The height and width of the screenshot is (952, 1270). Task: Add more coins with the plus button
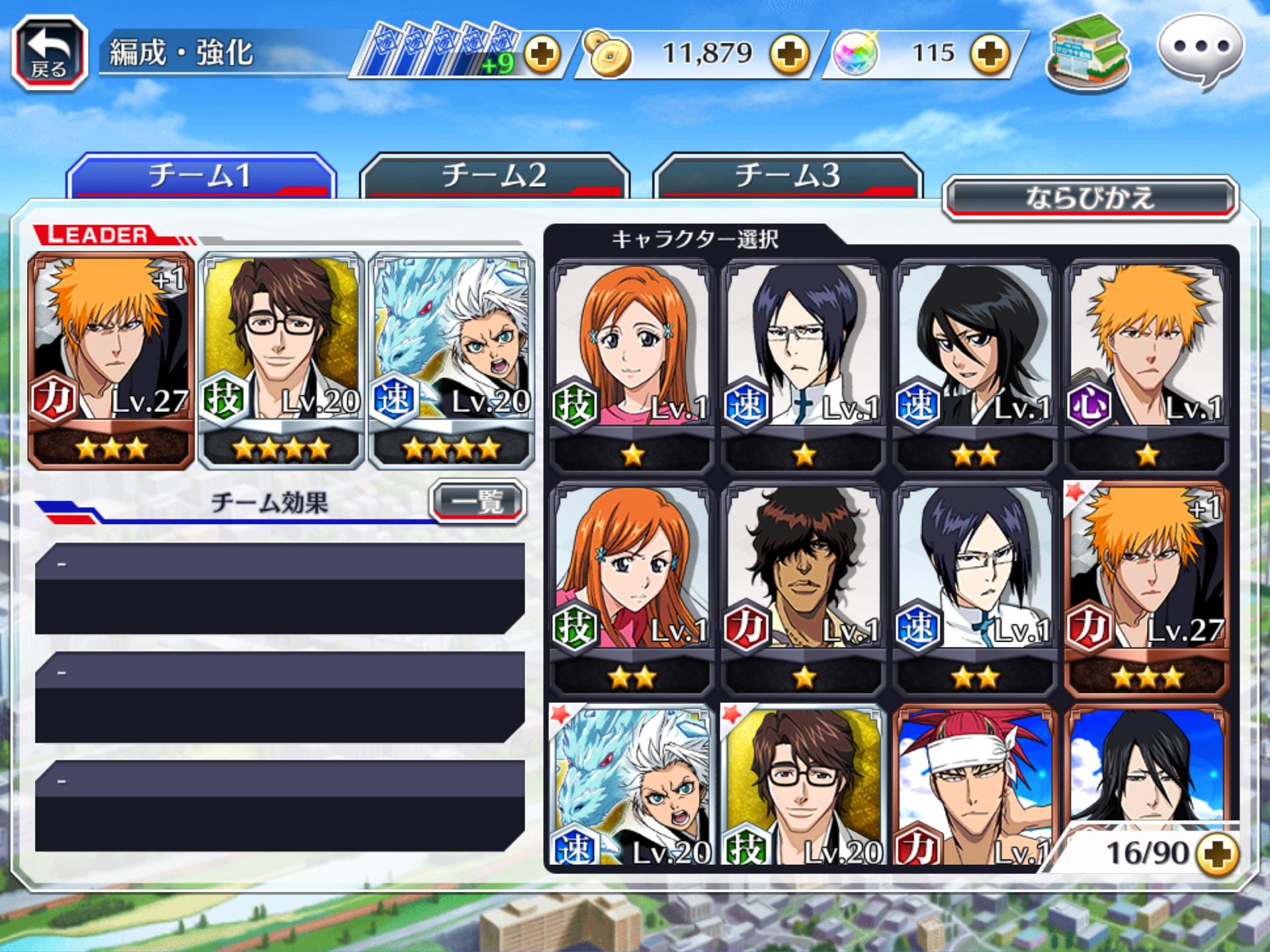[x=790, y=54]
